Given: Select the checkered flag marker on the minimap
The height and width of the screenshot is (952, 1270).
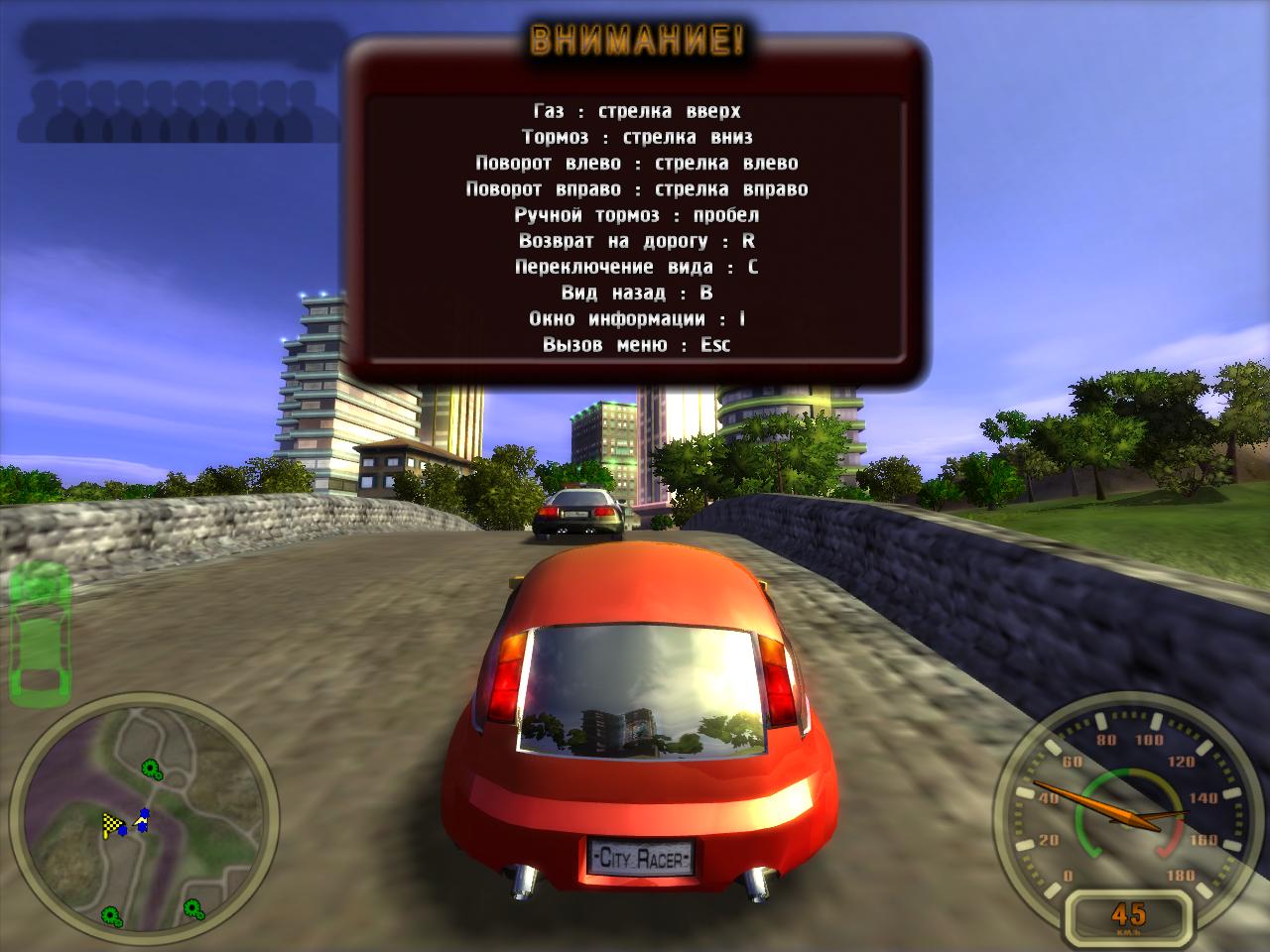Looking at the screenshot, I should 111,823.
